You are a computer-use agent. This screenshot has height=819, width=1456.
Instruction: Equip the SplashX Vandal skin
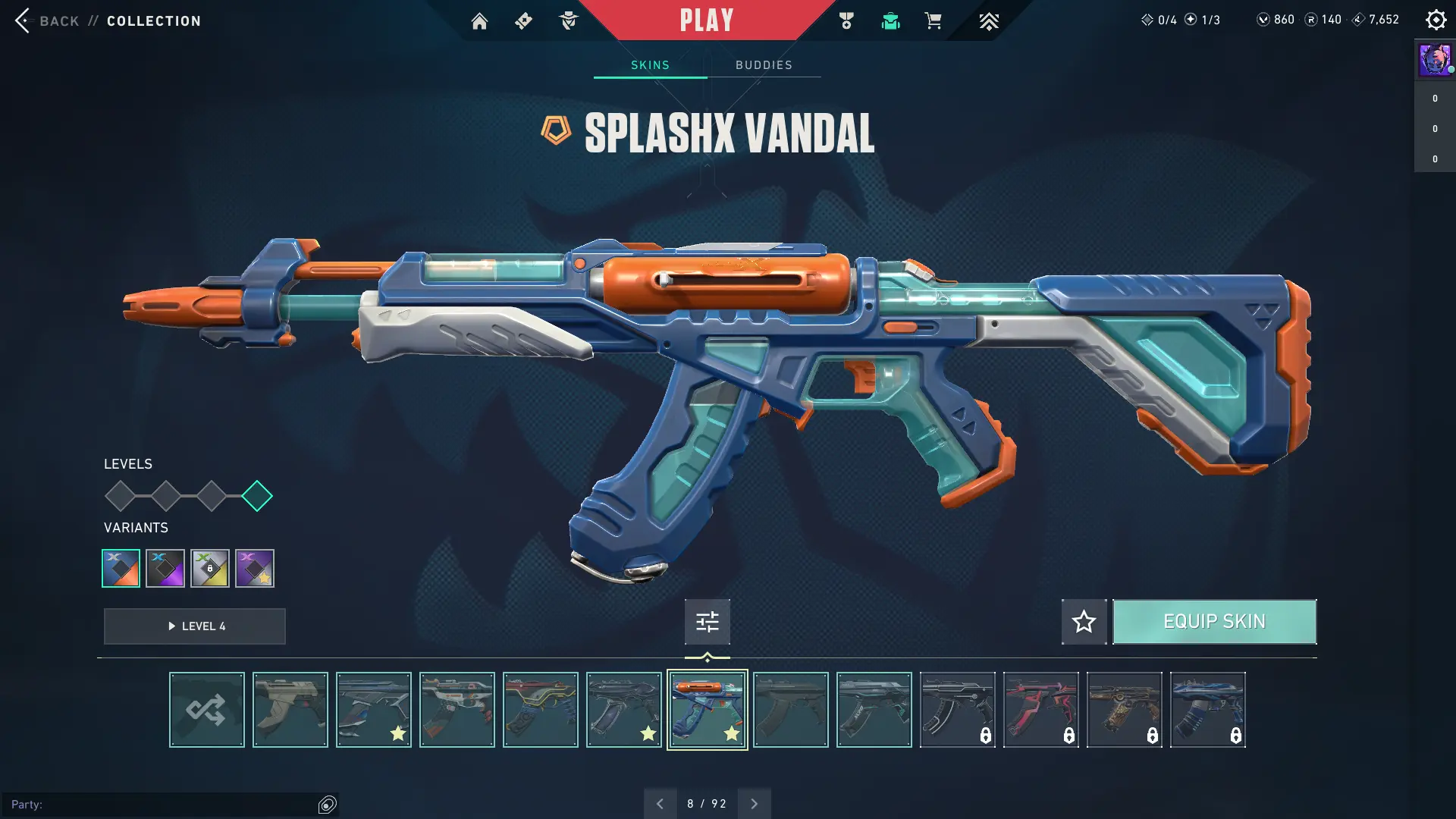(x=1214, y=622)
